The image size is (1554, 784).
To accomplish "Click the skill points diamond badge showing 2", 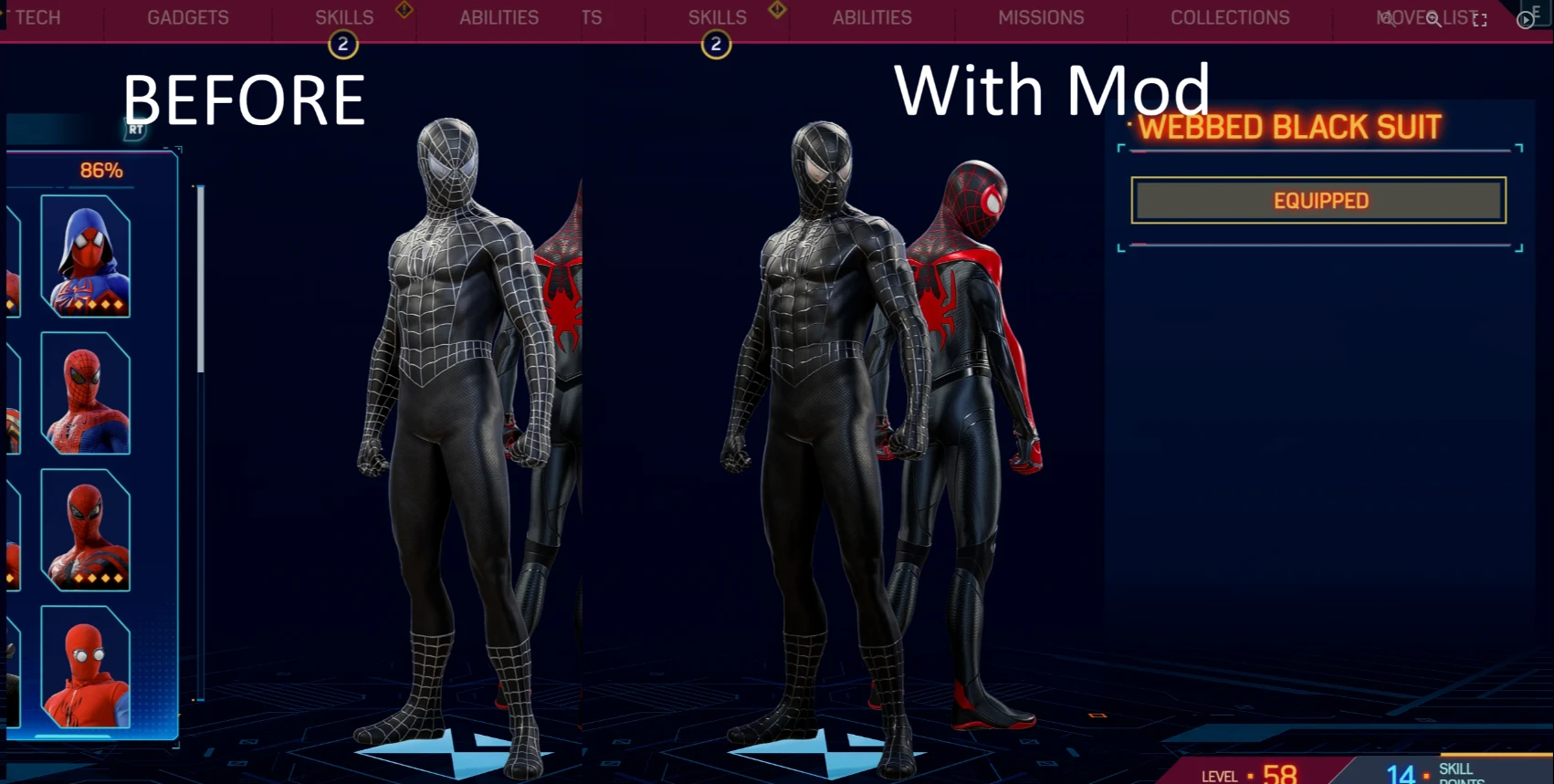I will 343,44.
